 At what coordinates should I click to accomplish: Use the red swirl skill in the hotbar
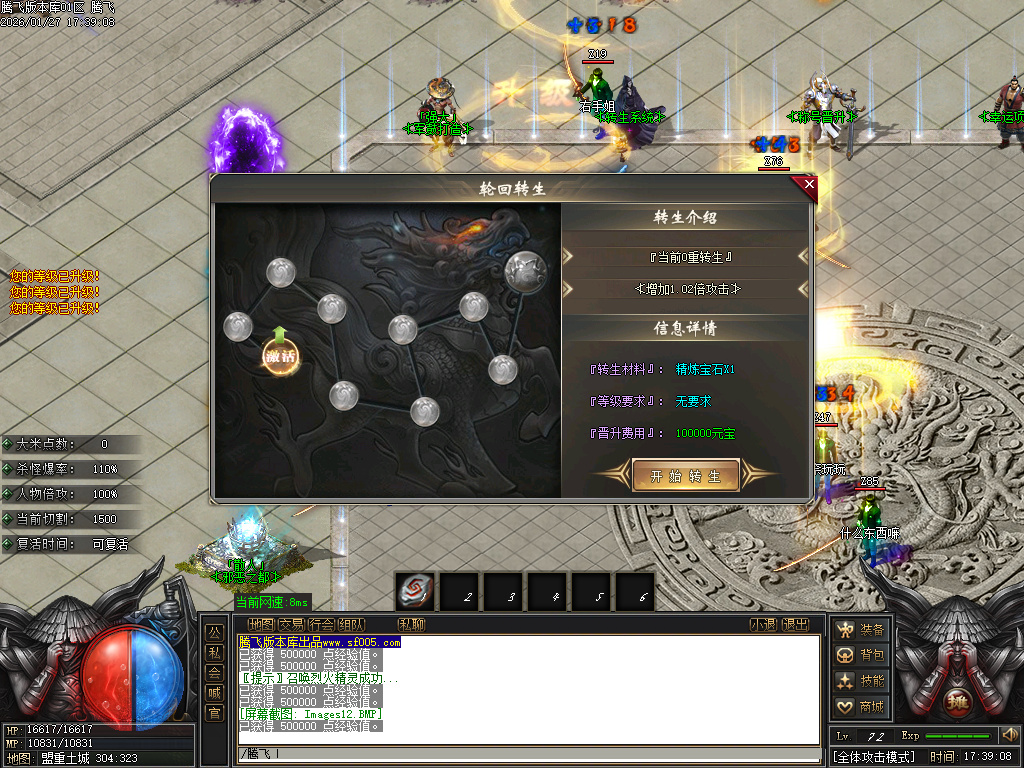[414, 591]
